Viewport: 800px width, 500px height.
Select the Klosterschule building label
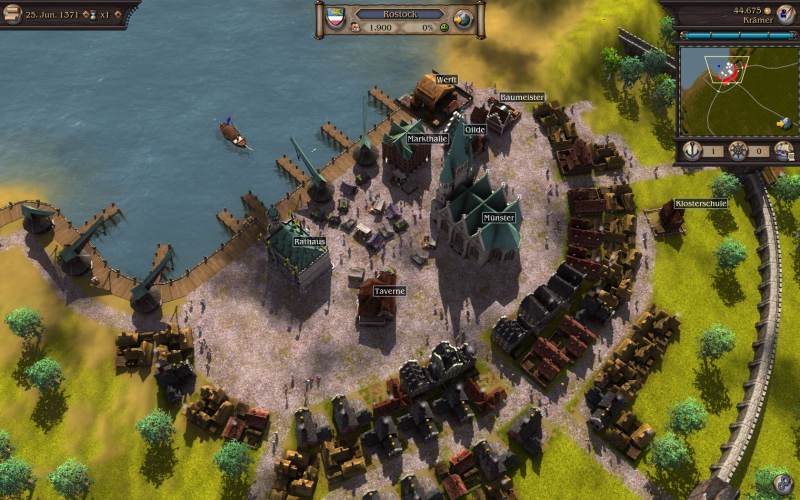pos(698,202)
